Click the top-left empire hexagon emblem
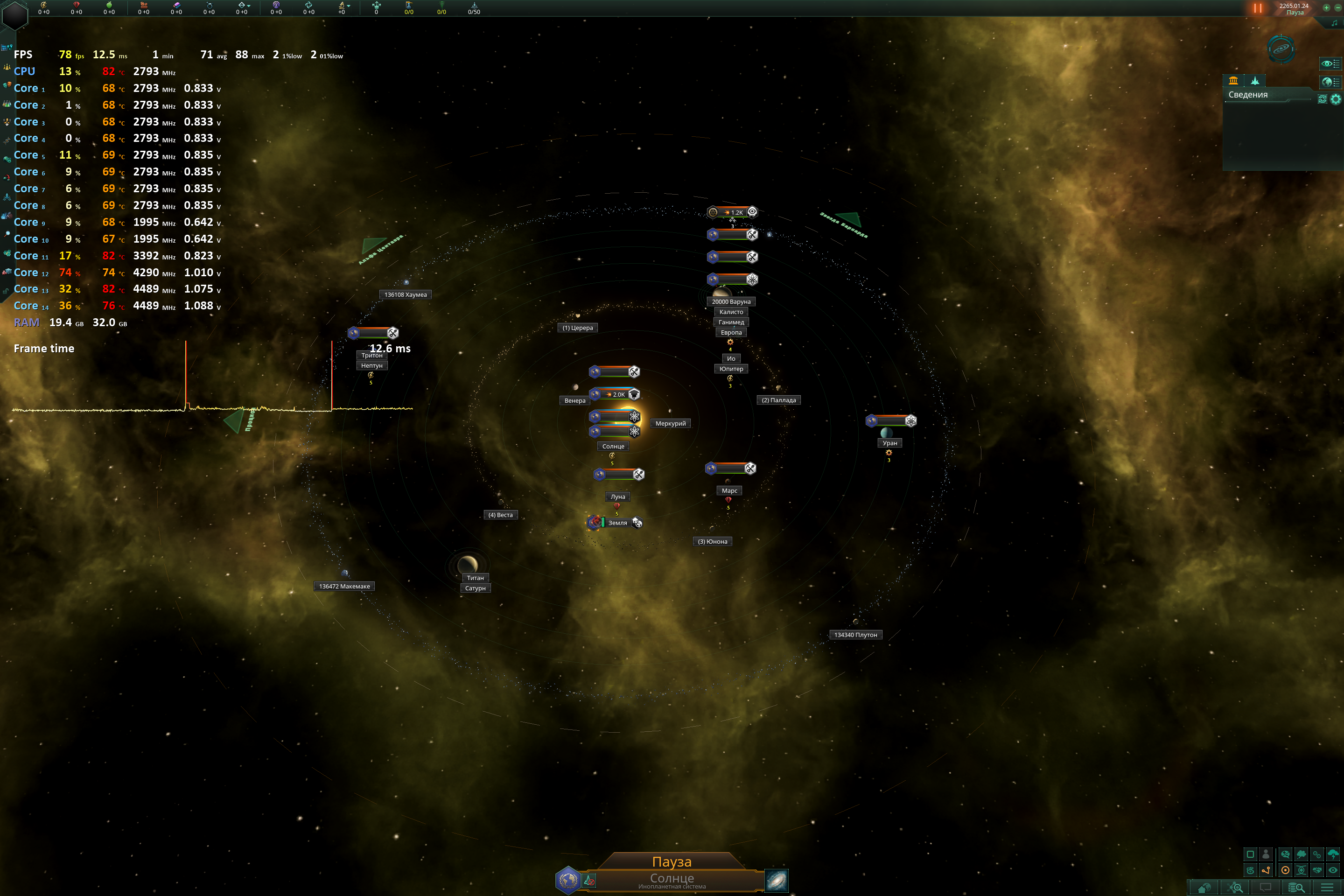Image resolution: width=1344 pixels, height=896 pixels. click(x=15, y=15)
